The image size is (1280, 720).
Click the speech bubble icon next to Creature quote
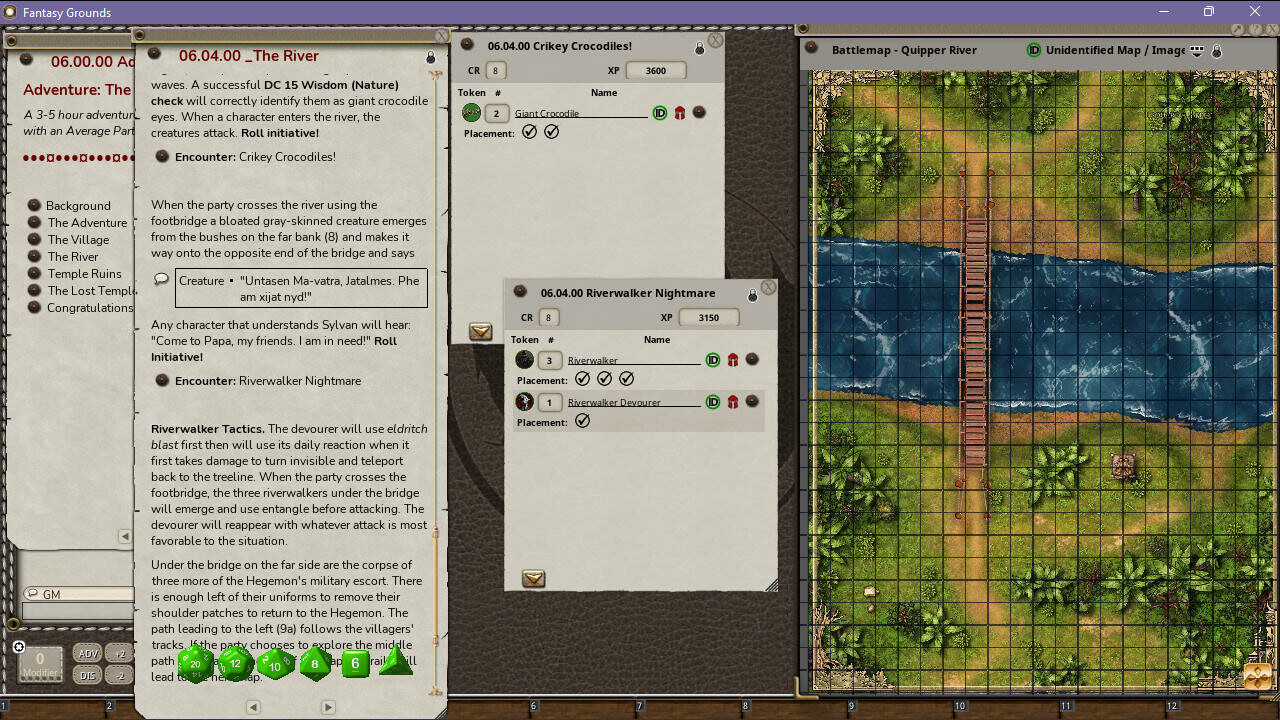click(x=161, y=281)
